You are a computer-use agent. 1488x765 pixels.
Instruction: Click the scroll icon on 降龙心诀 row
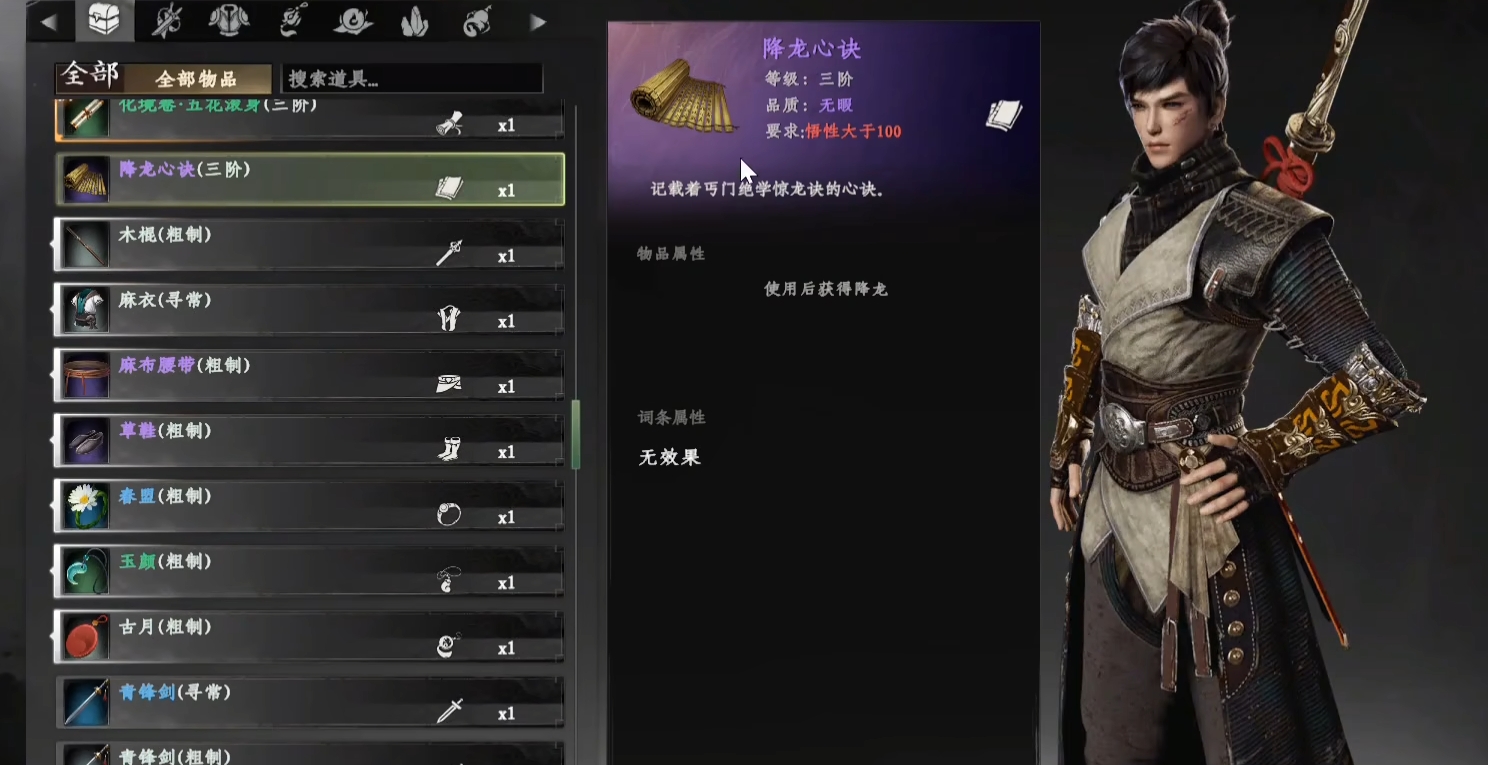(449, 187)
